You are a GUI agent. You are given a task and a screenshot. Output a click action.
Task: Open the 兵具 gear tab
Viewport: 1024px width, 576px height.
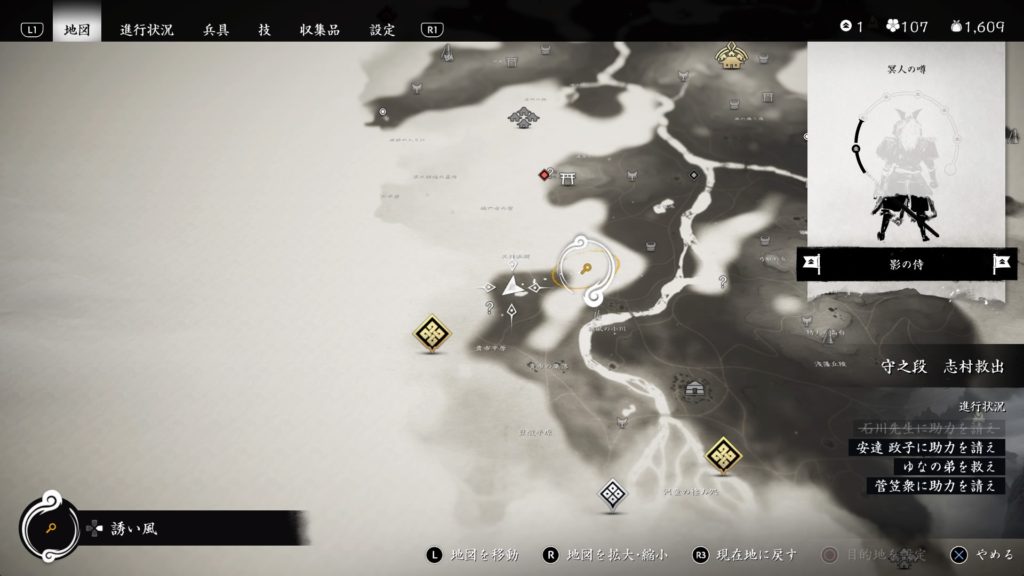click(216, 30)
